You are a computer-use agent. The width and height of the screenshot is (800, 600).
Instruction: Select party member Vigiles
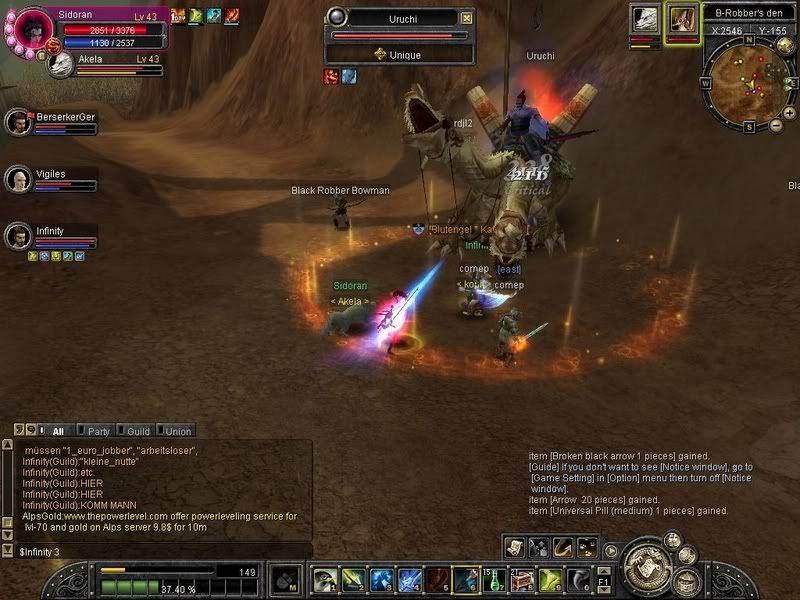[17, 179]
